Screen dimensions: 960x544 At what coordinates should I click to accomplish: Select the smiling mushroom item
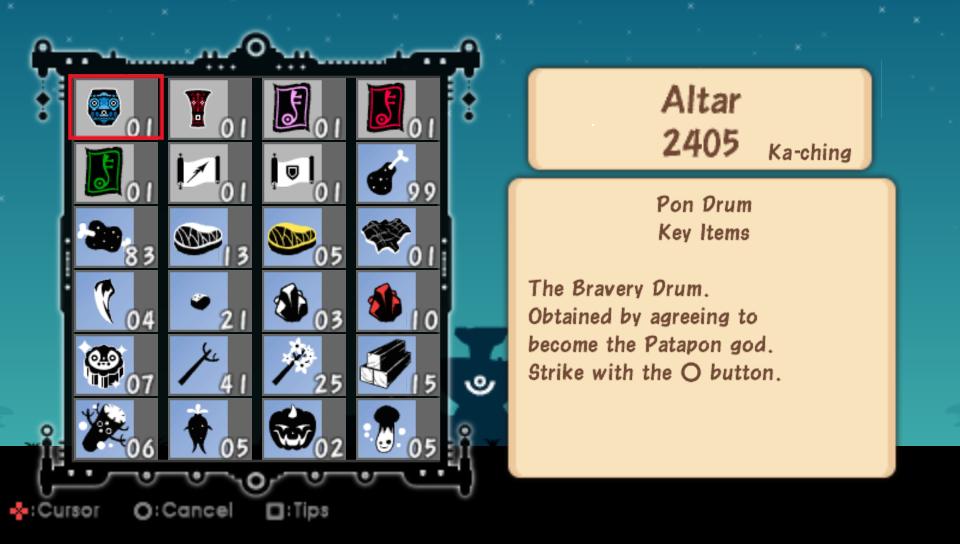pos(397,428)
